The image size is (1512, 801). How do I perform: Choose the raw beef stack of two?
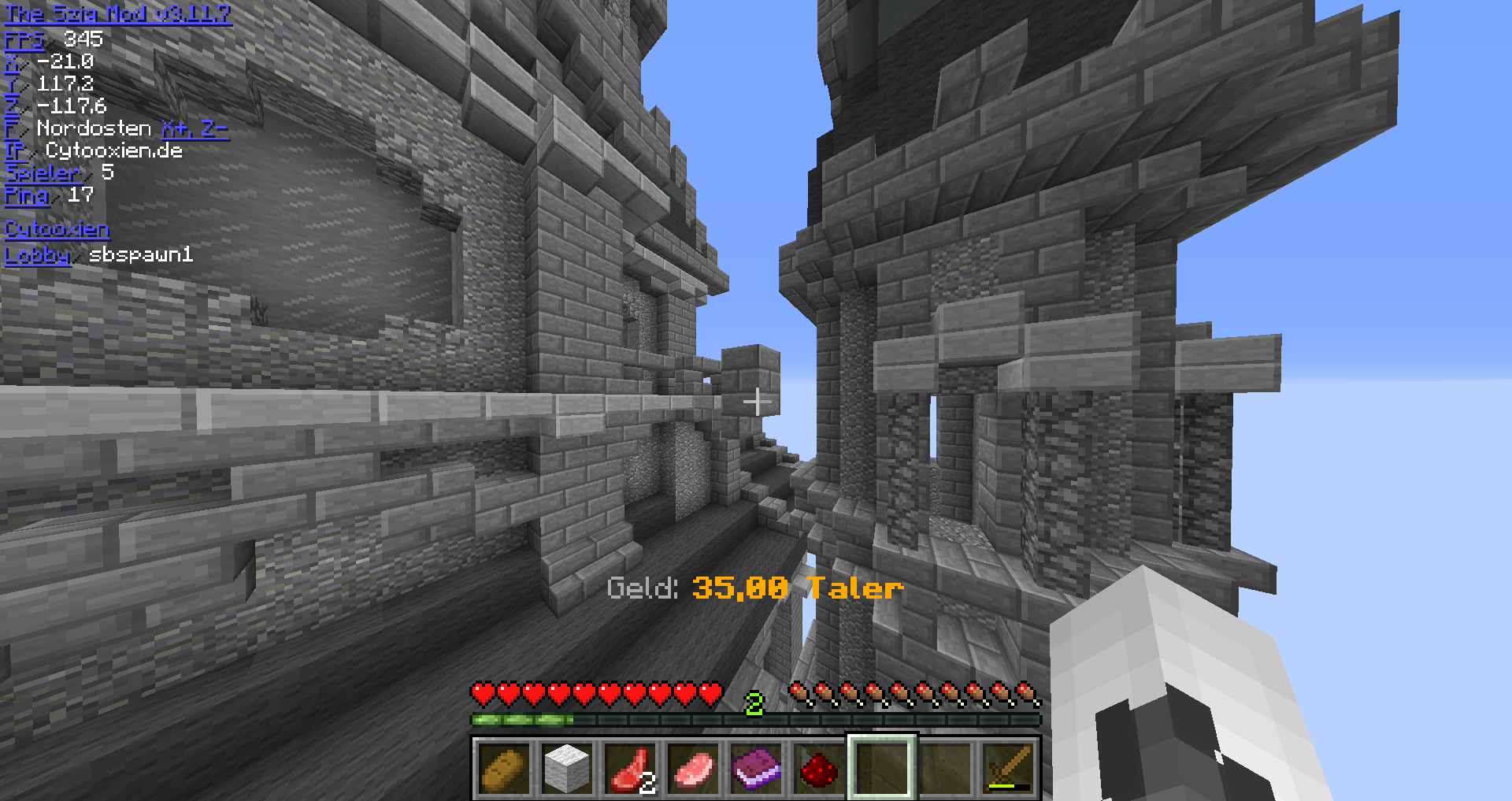pos(630,768)
